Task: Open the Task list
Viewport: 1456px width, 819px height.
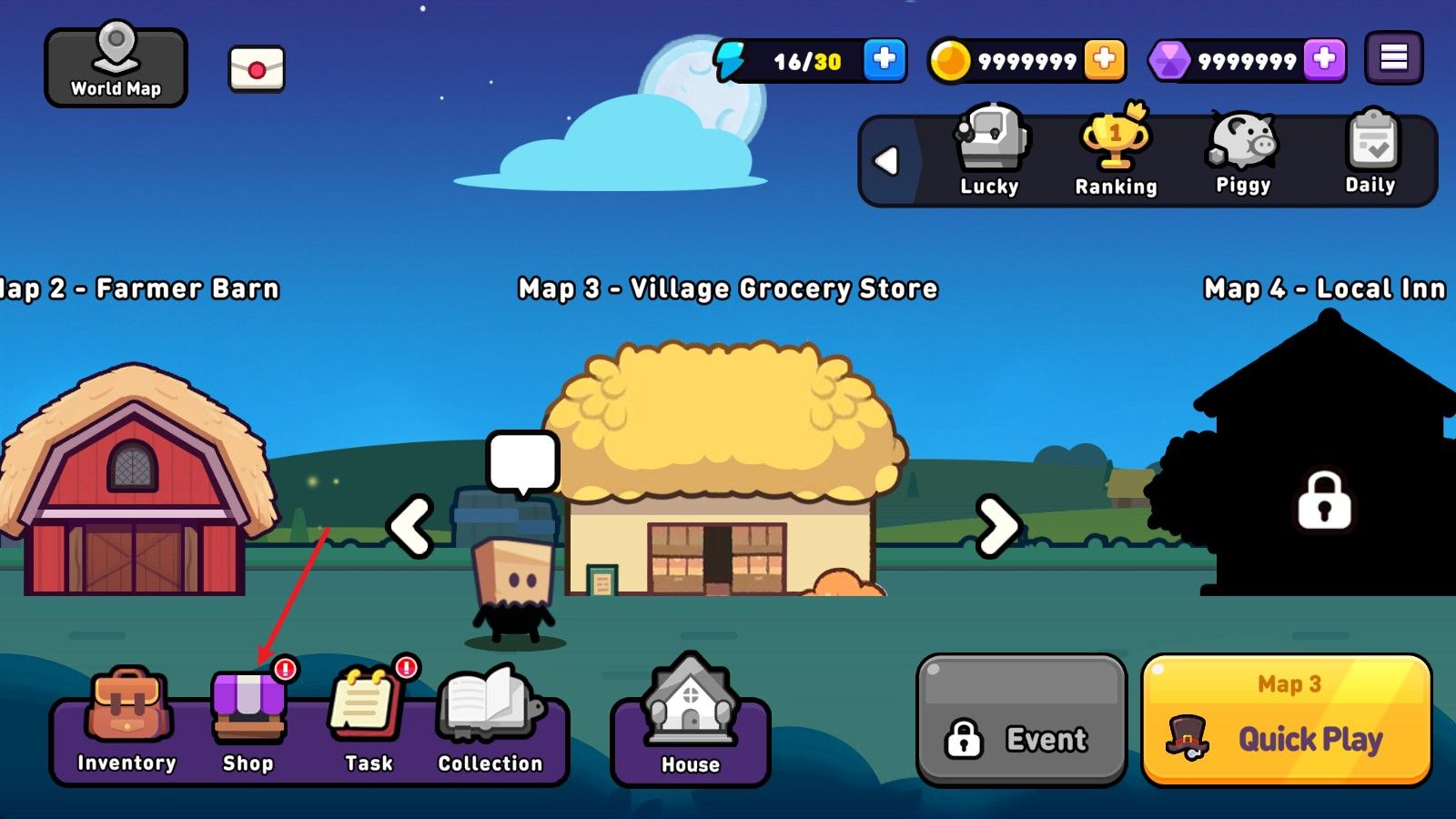Action: pos(369,721)
